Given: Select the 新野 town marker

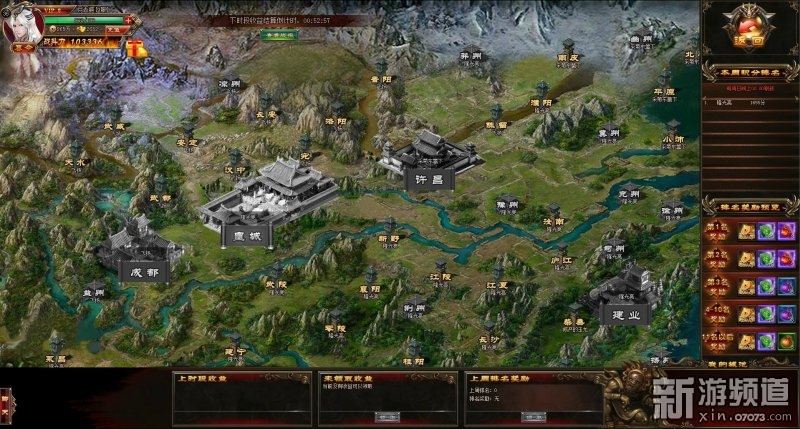Looking at the screenshot, I should click(387, 232).
